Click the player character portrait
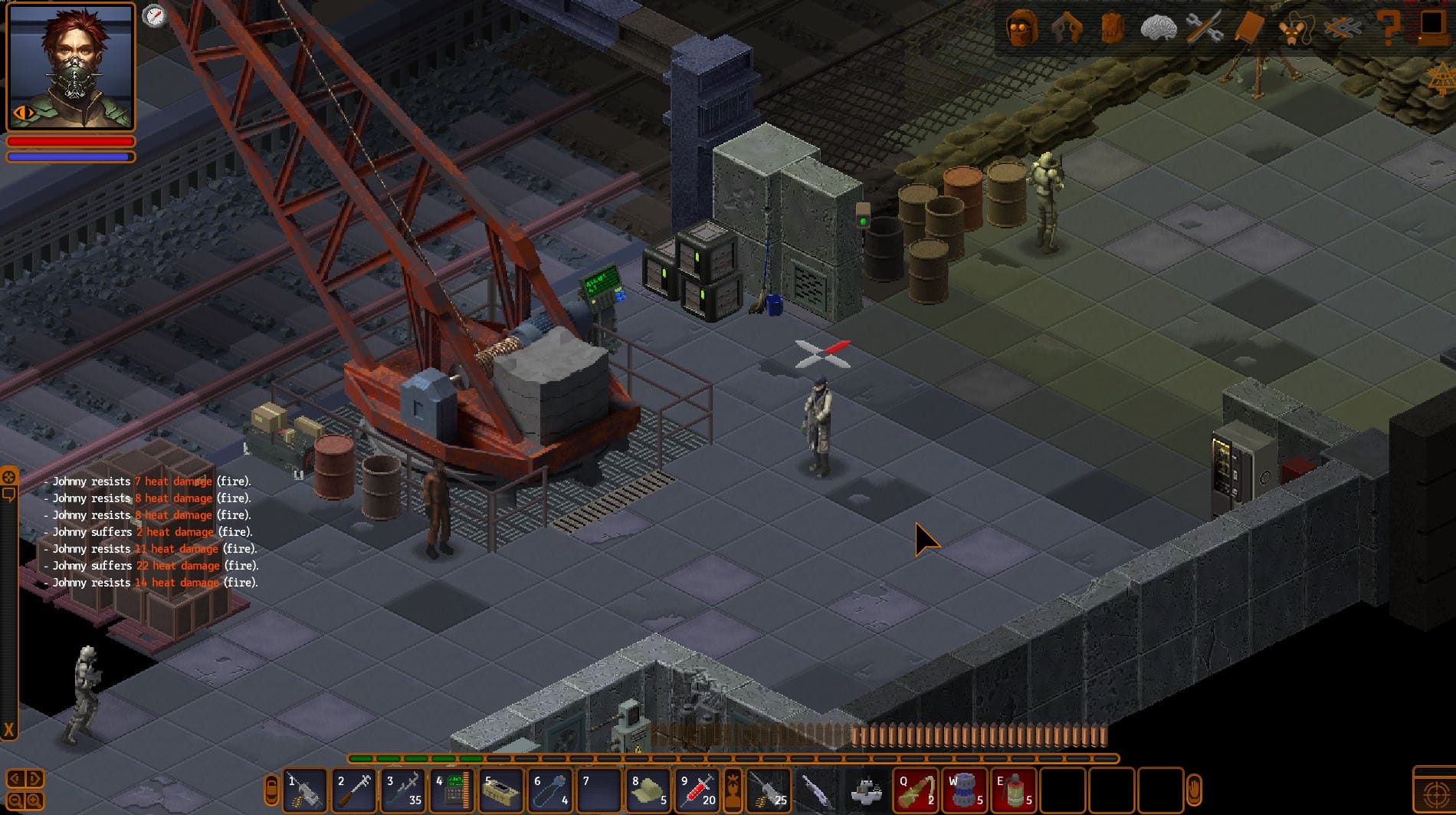This screenshot has height=815, width=1456. click(x=71, y=67)
